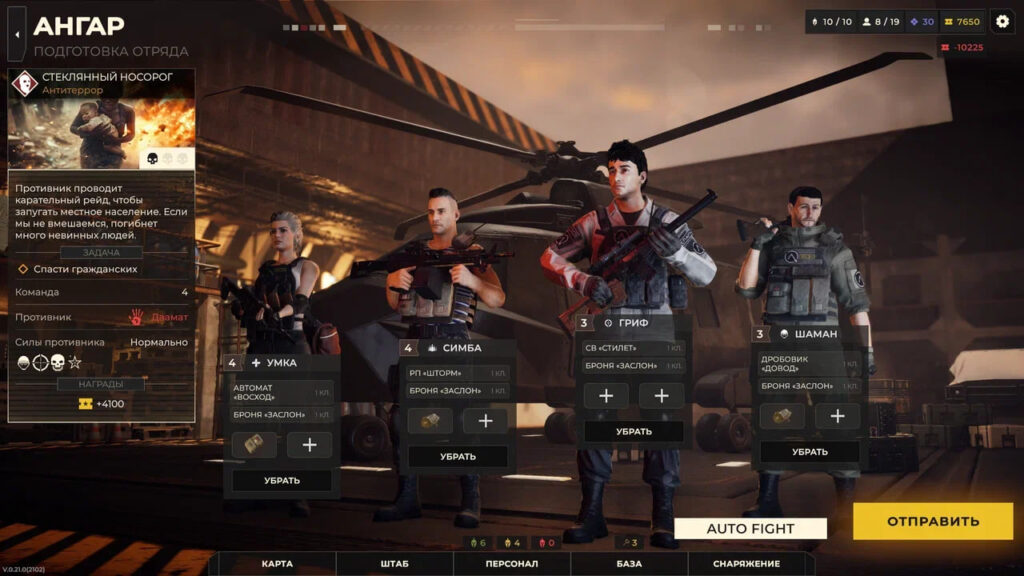This screenshot has height=576, width=1024.
Task: Remove СИМБА from the squad
Action: tap(458, 456)
